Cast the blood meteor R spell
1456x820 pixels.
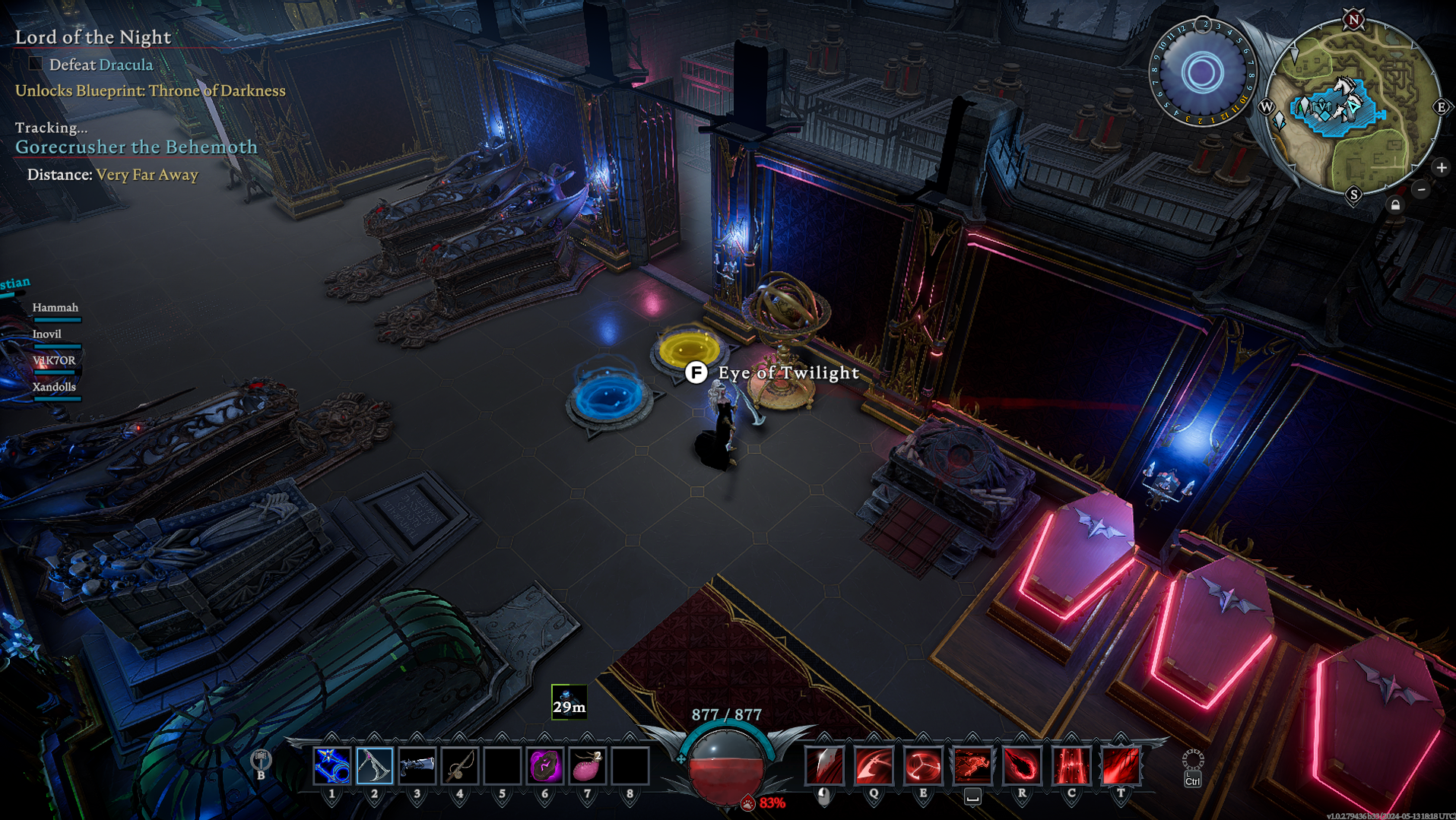(1022, 765)
